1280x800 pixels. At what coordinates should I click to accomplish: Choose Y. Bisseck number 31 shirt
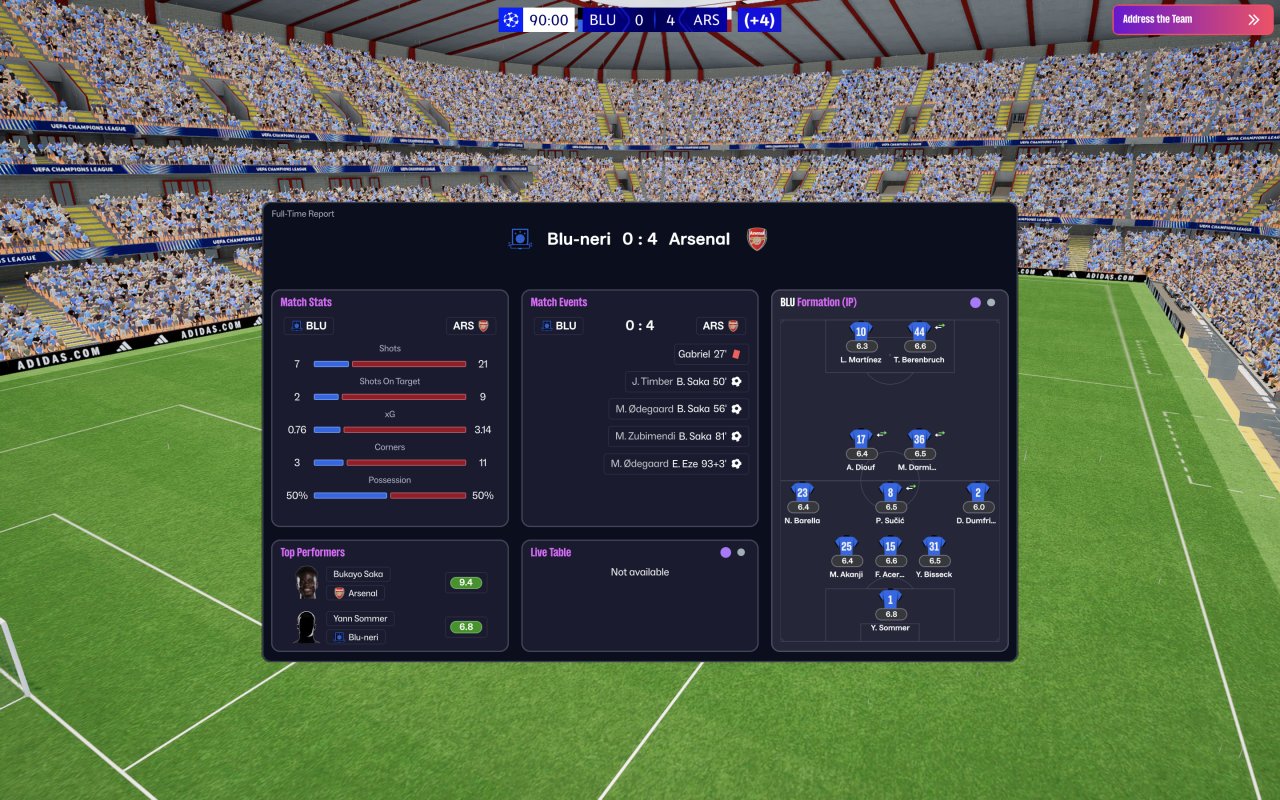coord(934,547)
